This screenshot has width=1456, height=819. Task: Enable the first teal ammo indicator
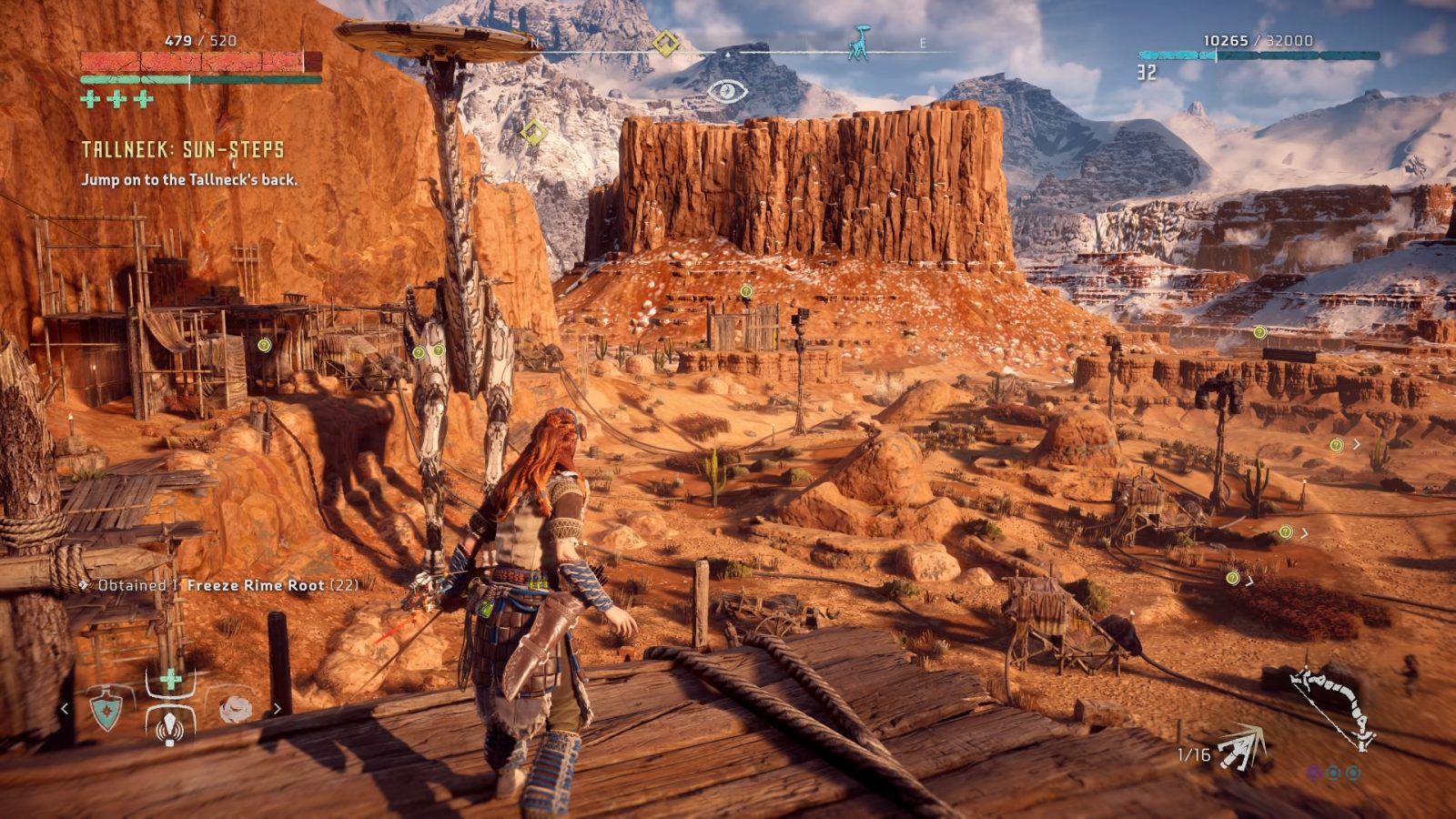pyautogui.click(x=1333, y=774)
